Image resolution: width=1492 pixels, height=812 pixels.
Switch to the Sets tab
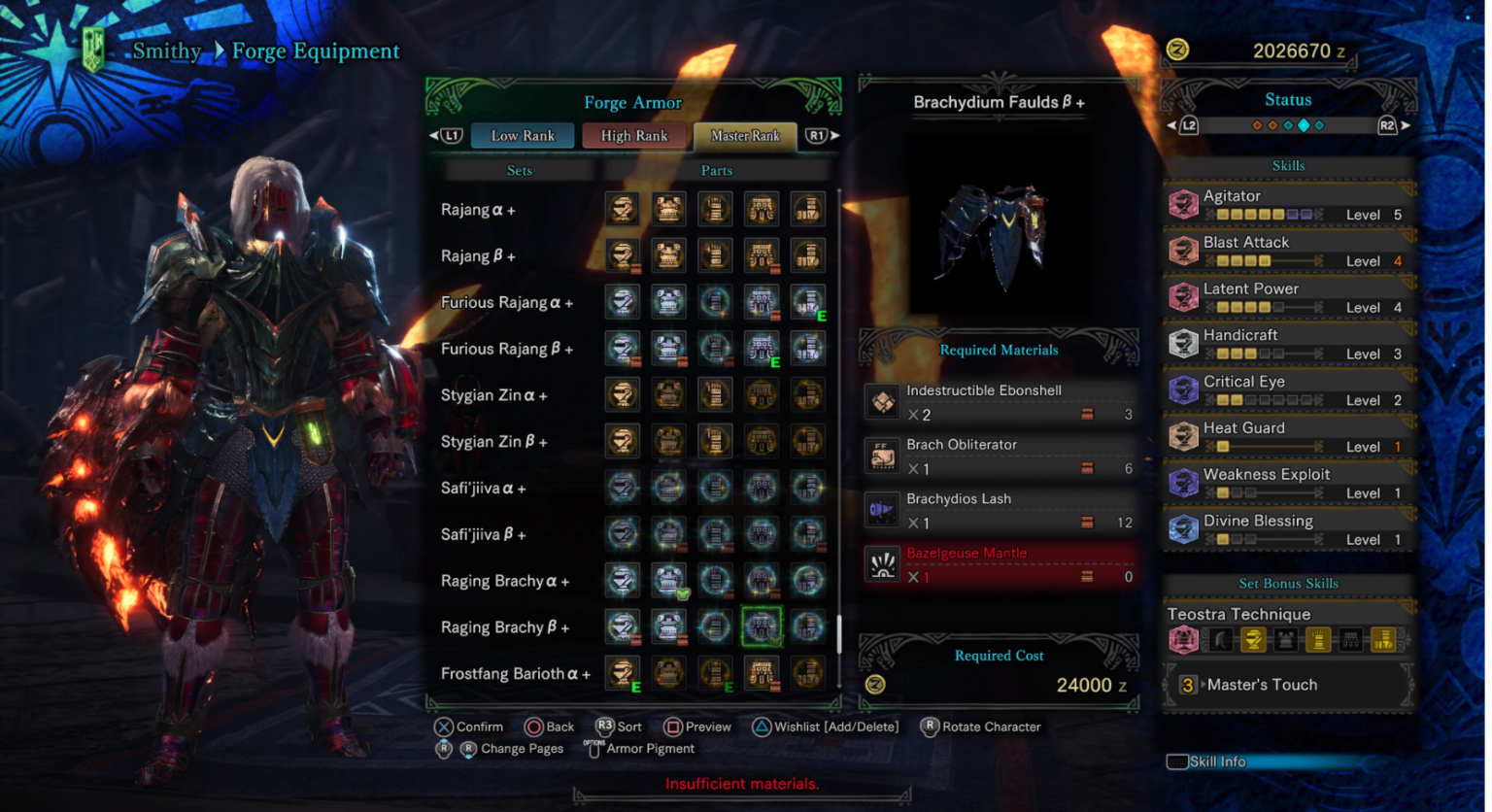pyautogui.click(x=520, y=170)
